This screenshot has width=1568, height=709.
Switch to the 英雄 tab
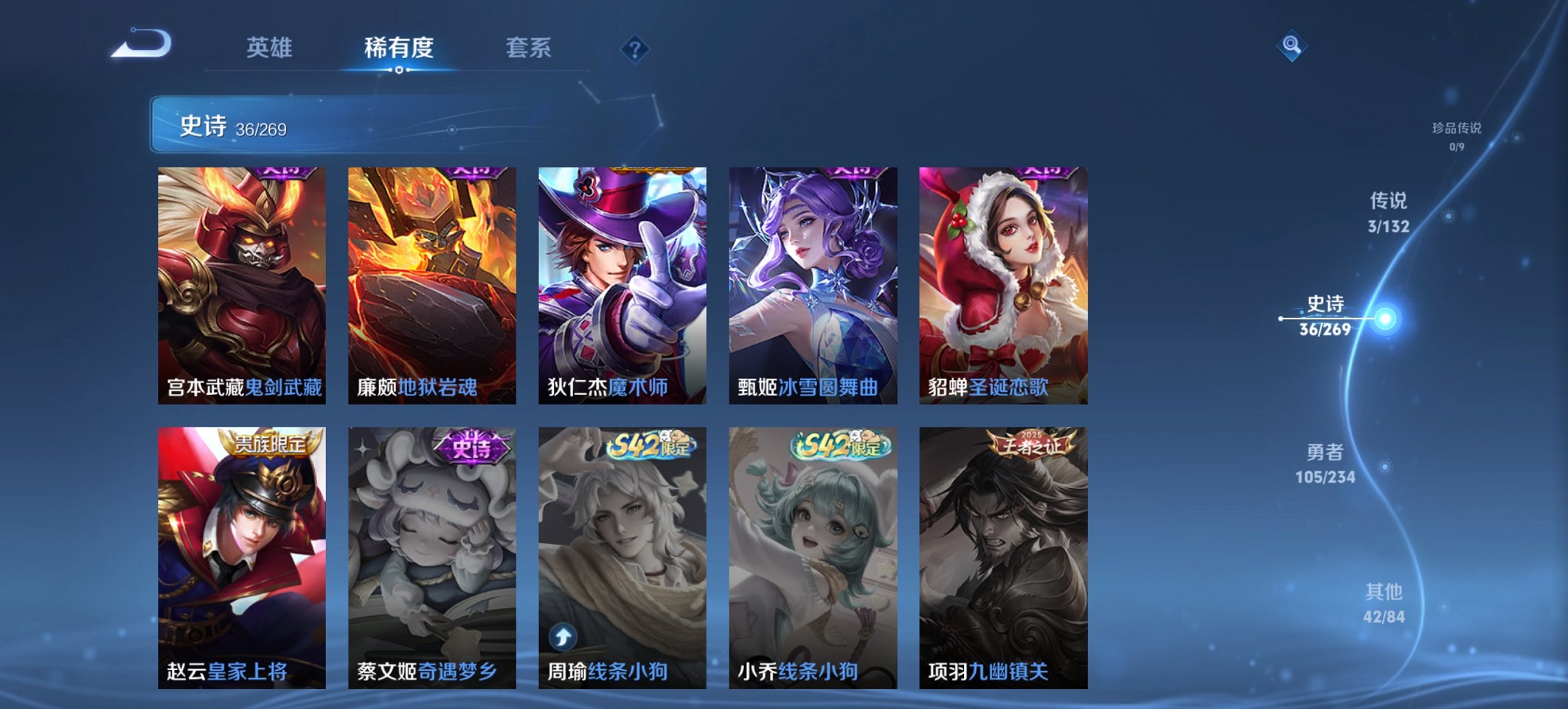(x=271, y=48)
